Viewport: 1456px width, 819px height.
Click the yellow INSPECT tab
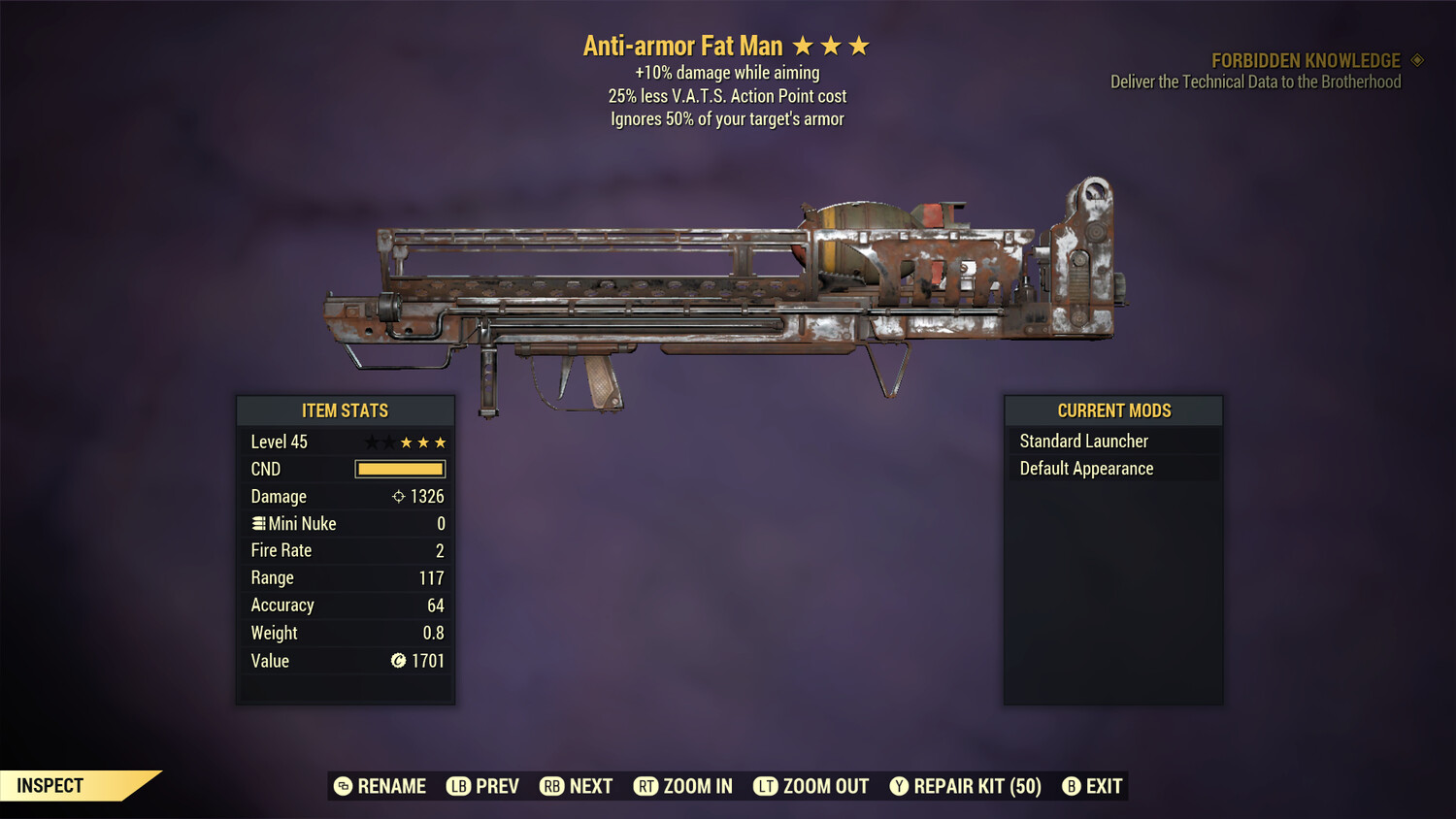(49, 785)
